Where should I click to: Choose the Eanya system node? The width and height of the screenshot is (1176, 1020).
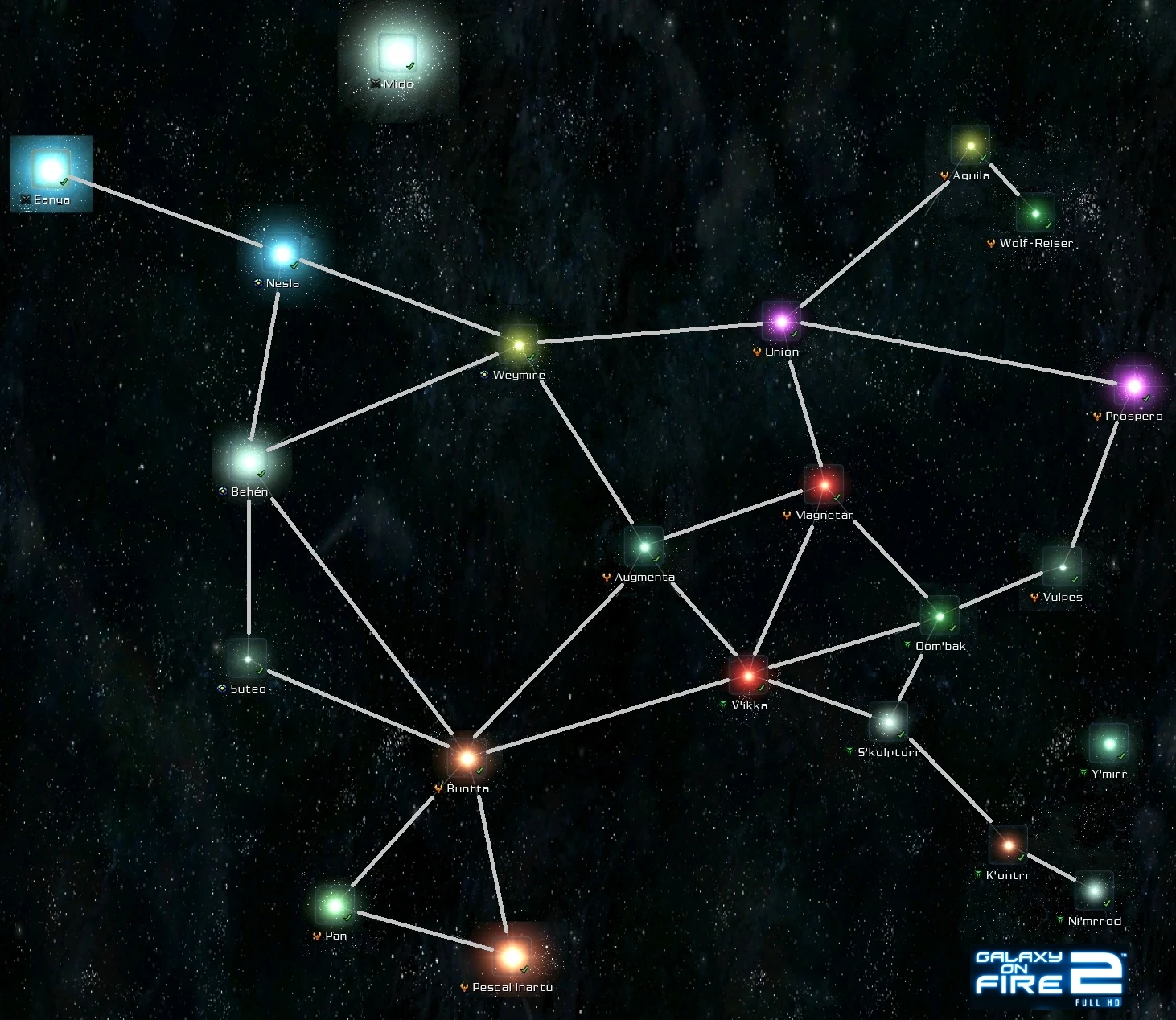[51, 169]
